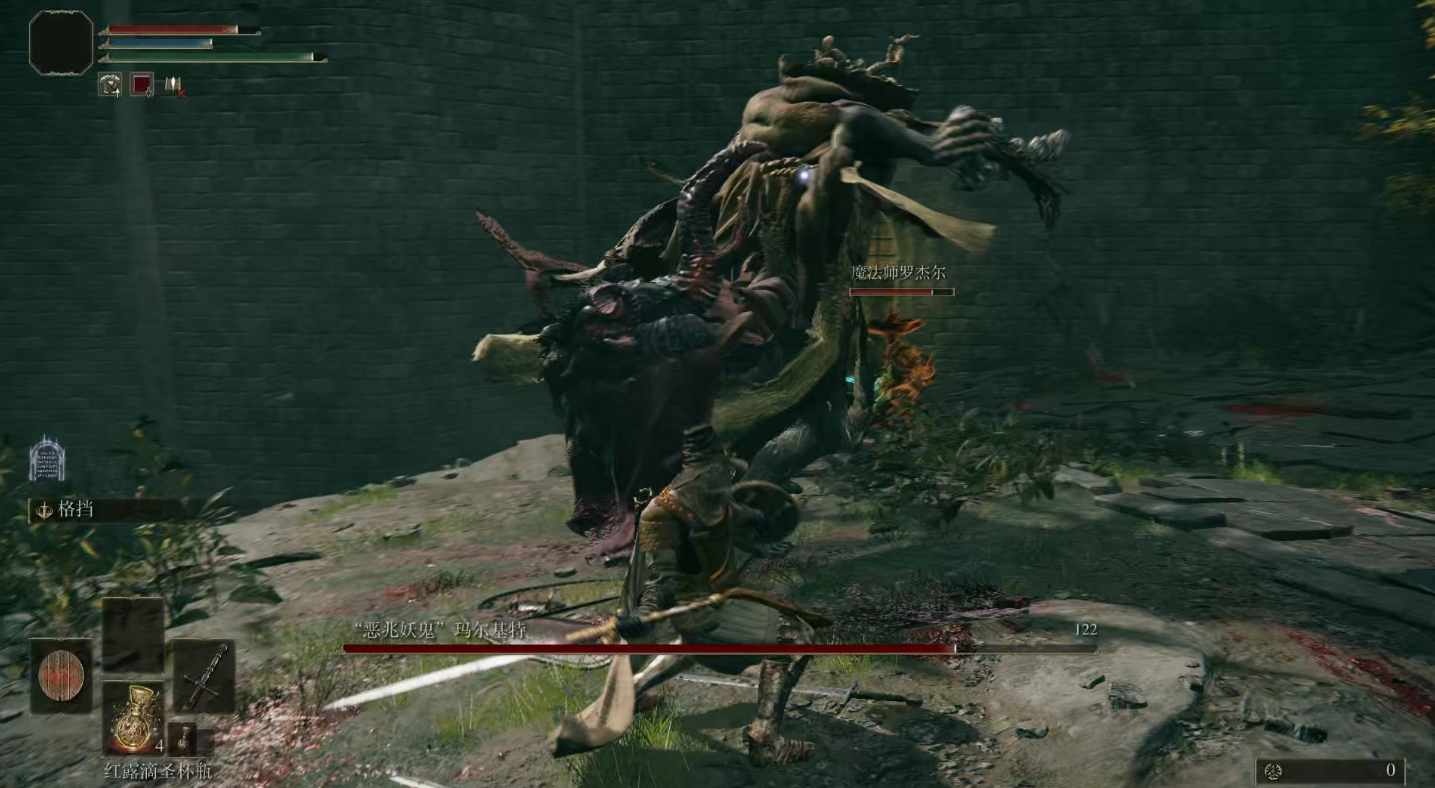
Task: Inspect the armor buff status icon
Action: pos(109,86)
